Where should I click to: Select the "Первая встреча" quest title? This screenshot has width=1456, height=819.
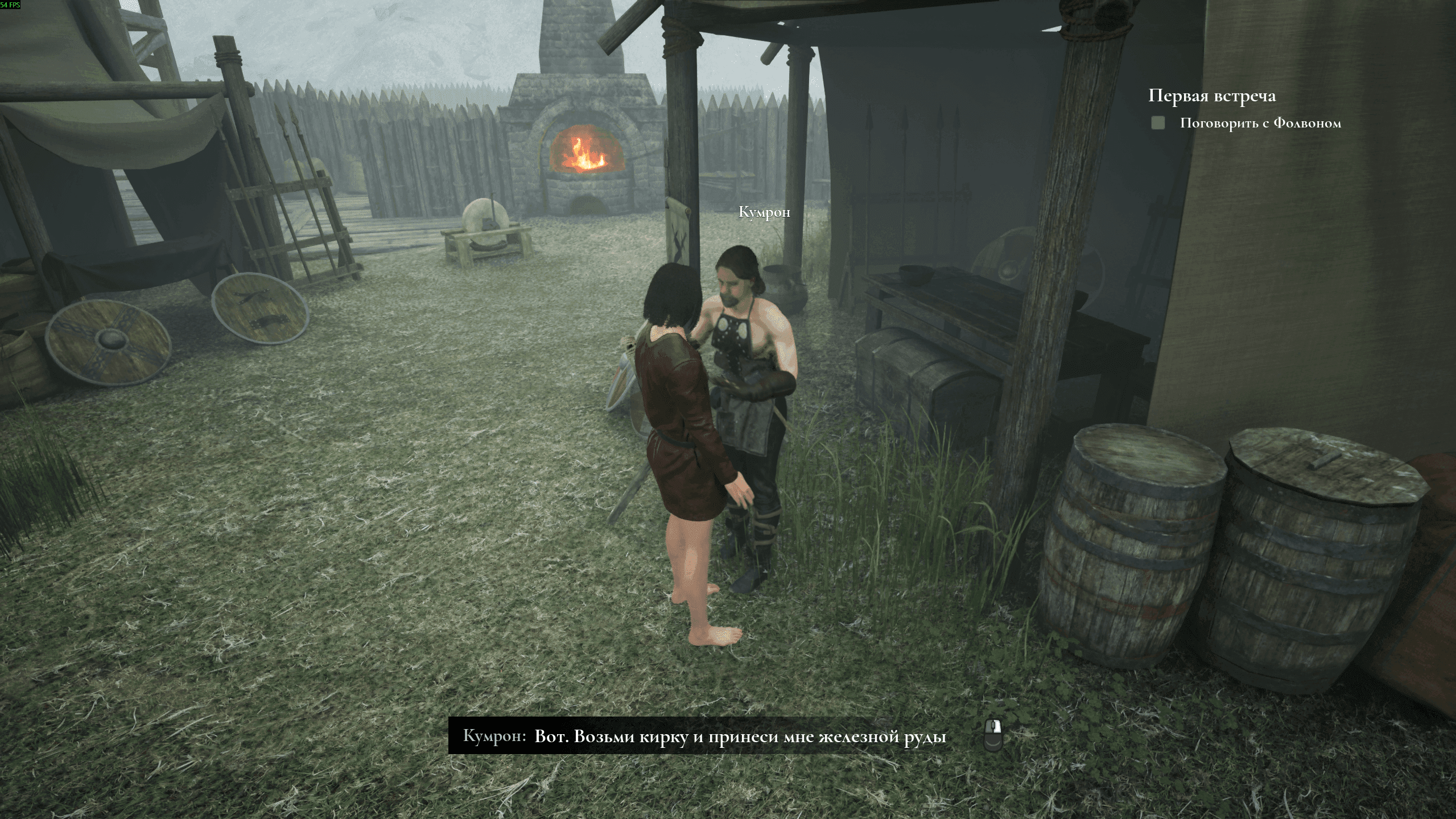click(x=1211, y=96)
